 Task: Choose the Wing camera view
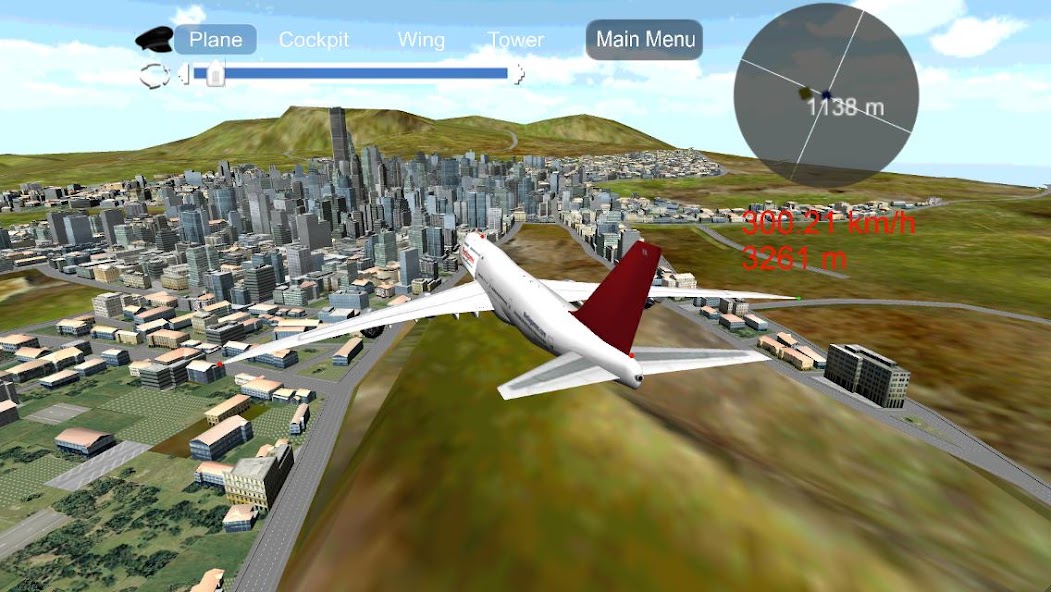pyautogui.click(x=421, y=40)
